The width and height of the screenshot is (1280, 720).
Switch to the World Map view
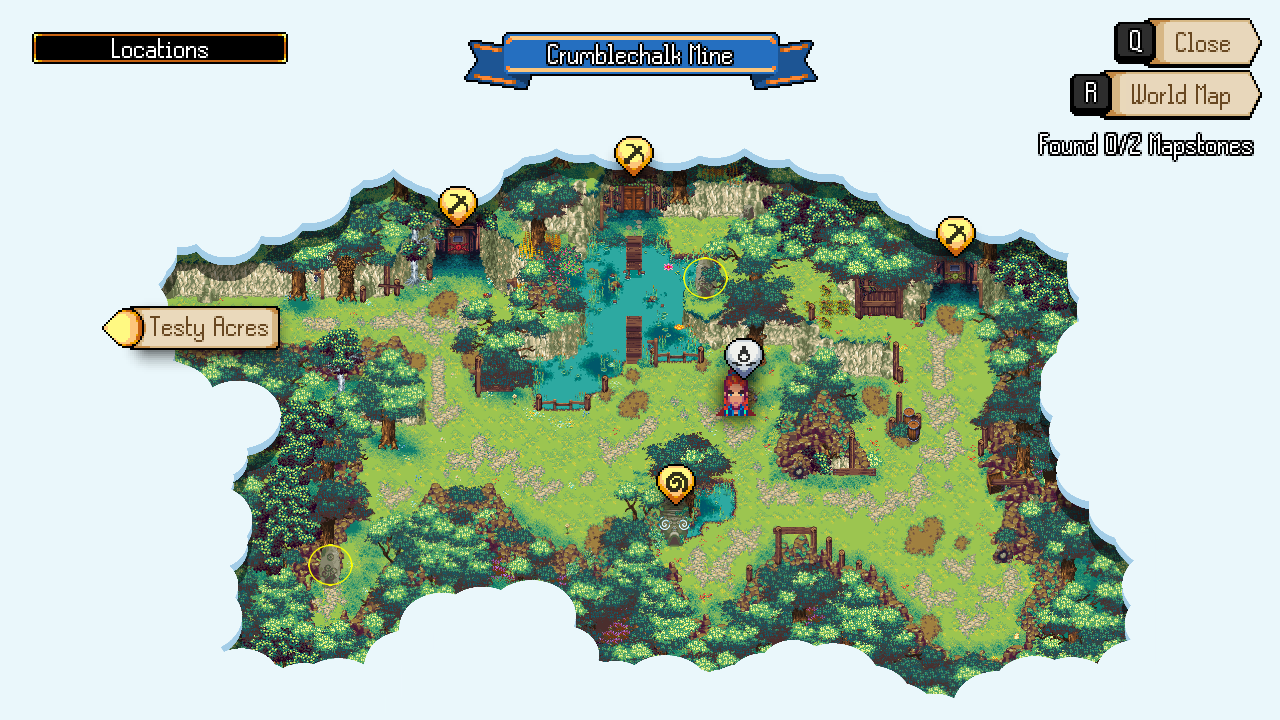coord(1179,95)
